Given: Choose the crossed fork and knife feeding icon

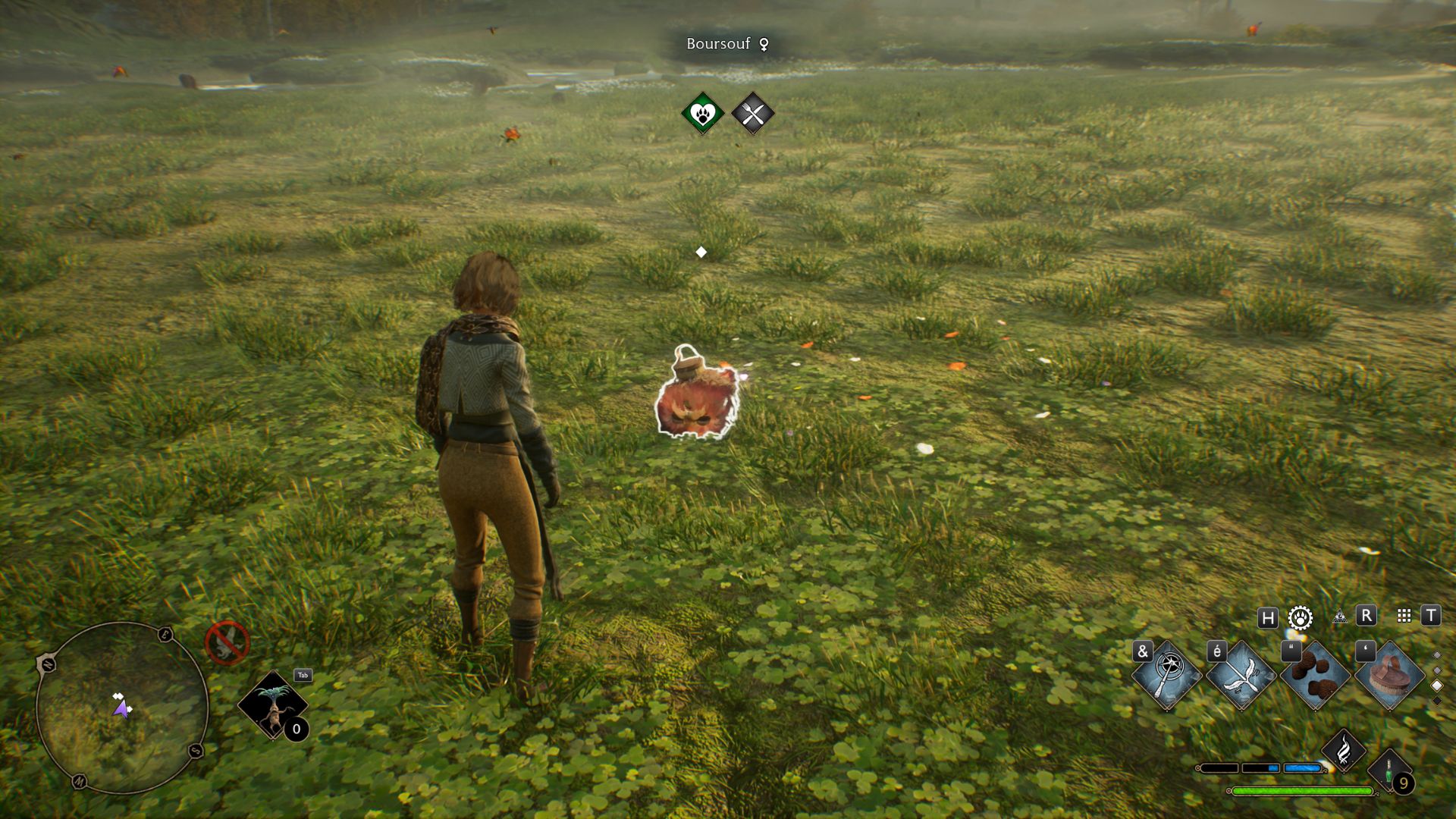Looking at the screenshot, I should coord(752,114).
